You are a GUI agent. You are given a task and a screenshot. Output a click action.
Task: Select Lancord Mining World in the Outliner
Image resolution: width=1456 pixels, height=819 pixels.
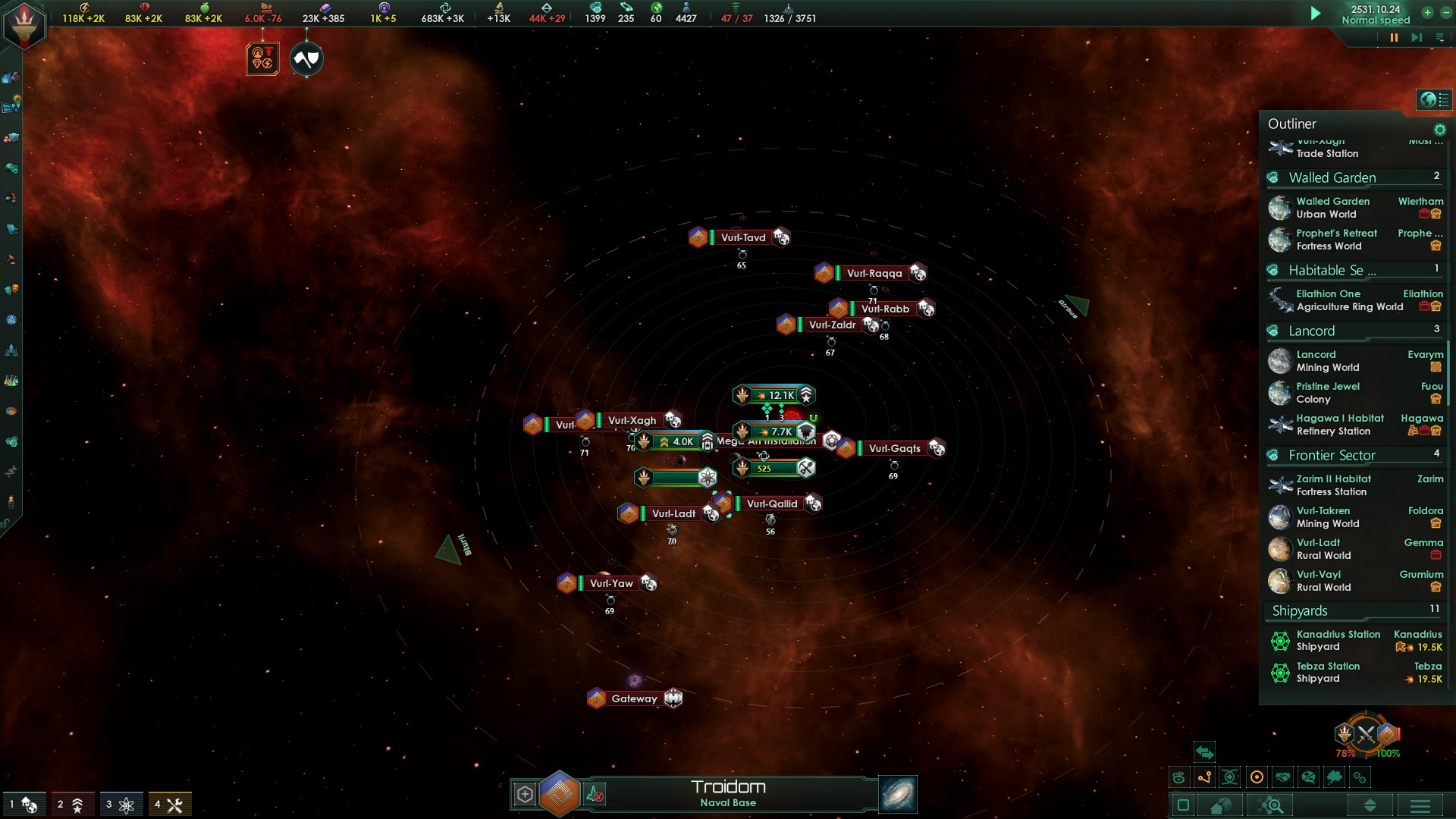click(x=1327, y=360)
